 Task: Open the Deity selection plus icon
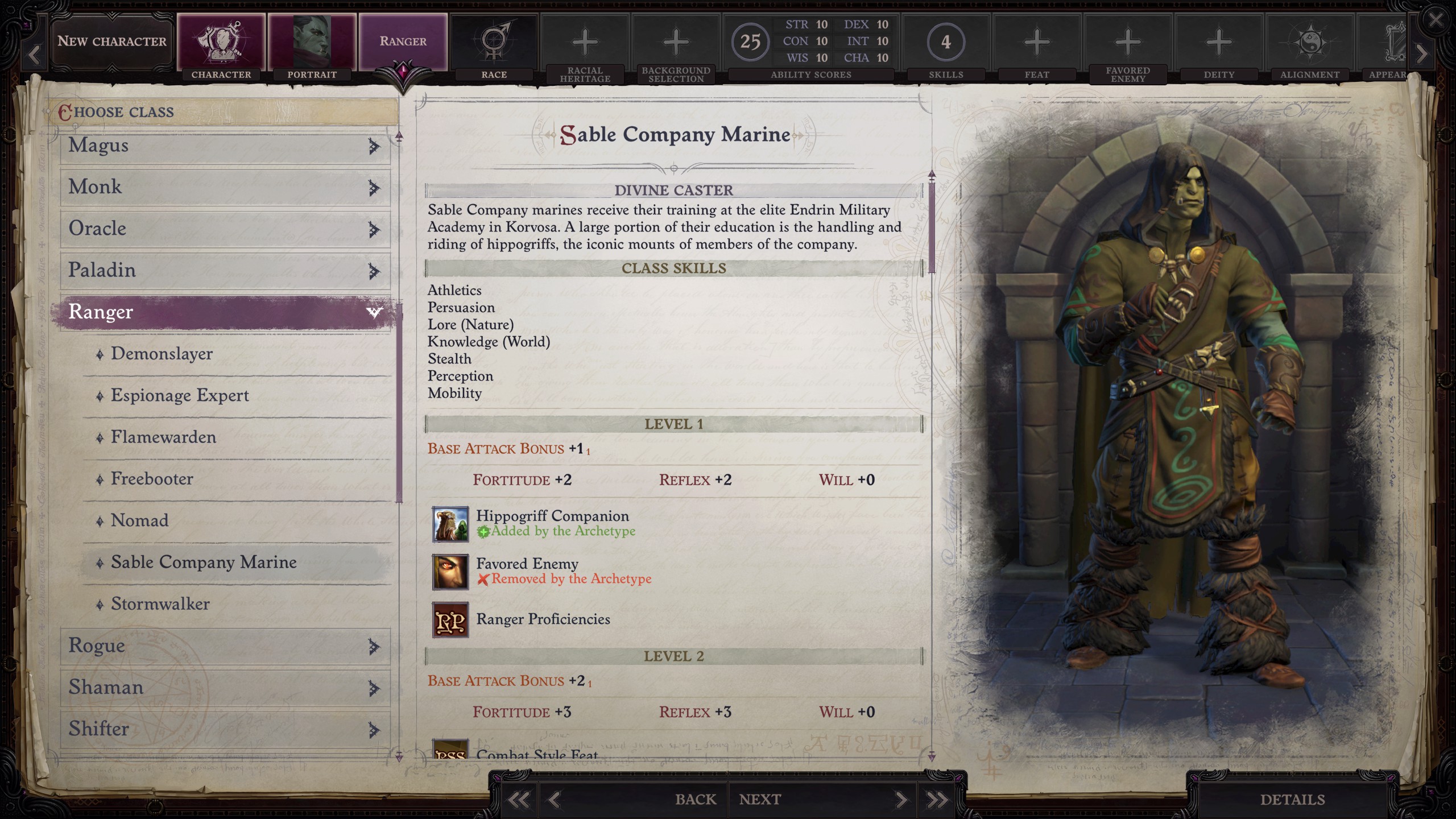point(1218,41)
